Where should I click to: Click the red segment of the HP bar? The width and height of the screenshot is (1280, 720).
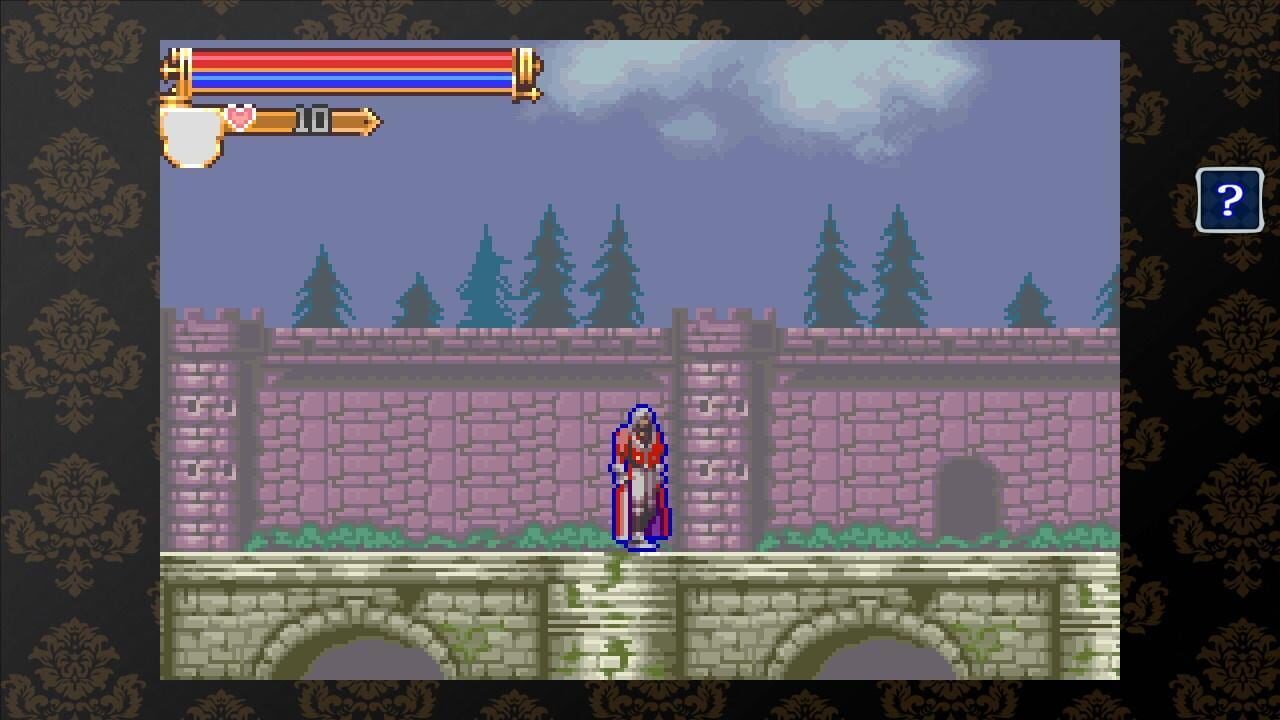tap(350, 62)
